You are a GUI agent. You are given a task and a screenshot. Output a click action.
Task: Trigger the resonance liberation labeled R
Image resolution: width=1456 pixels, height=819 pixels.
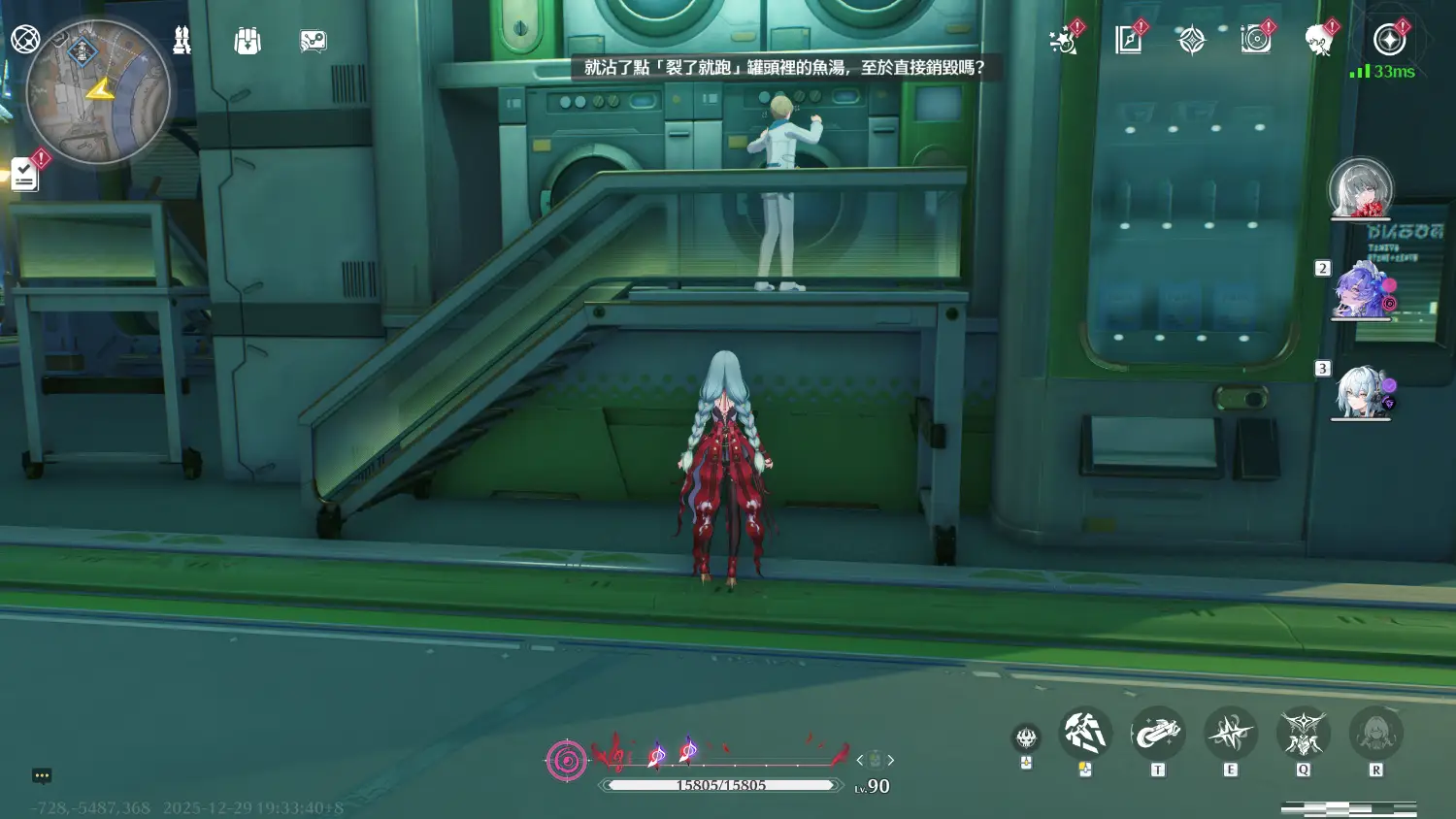point(1375,734)
